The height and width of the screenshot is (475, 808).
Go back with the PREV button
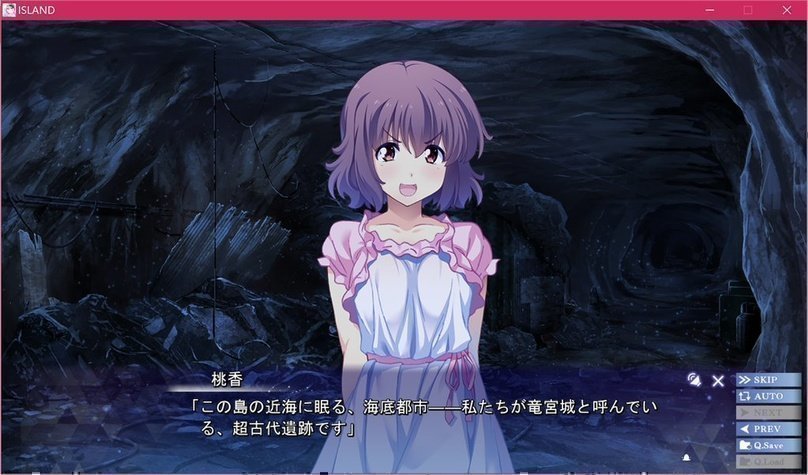point(768,429)
